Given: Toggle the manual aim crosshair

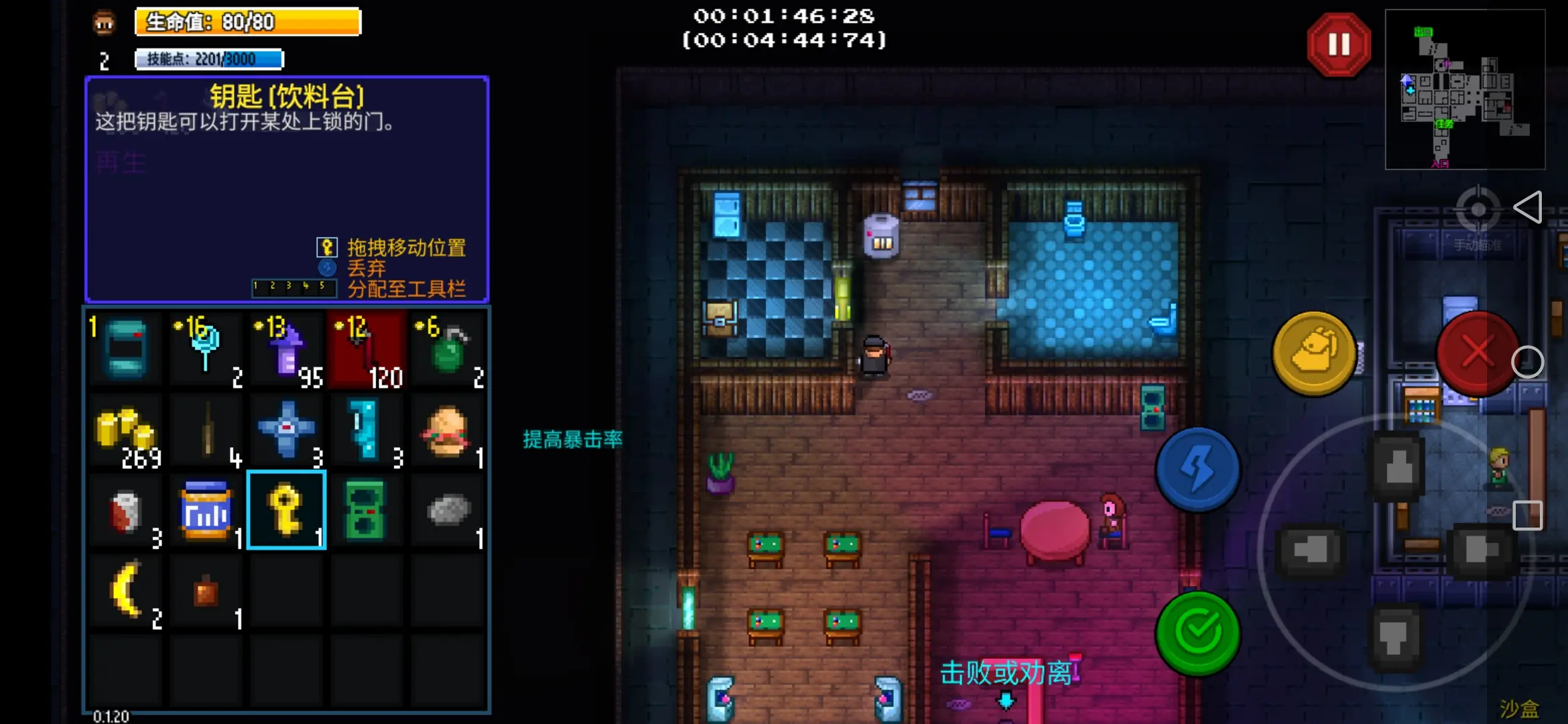Looking at the screenshot, I should tap(1478, 210).
